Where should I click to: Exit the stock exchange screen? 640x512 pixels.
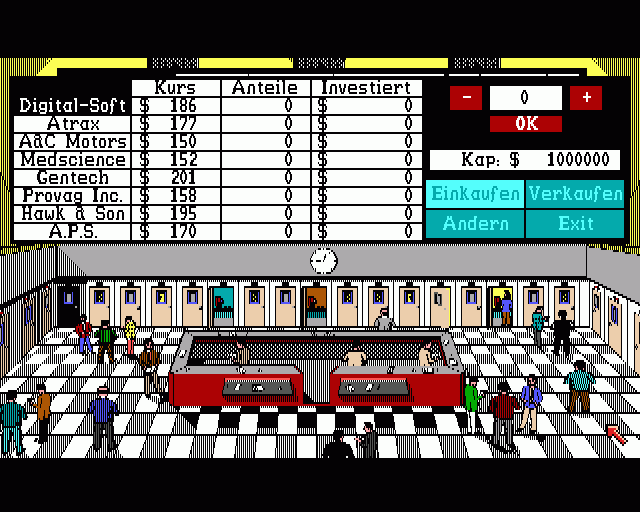(x=575, y=223)
